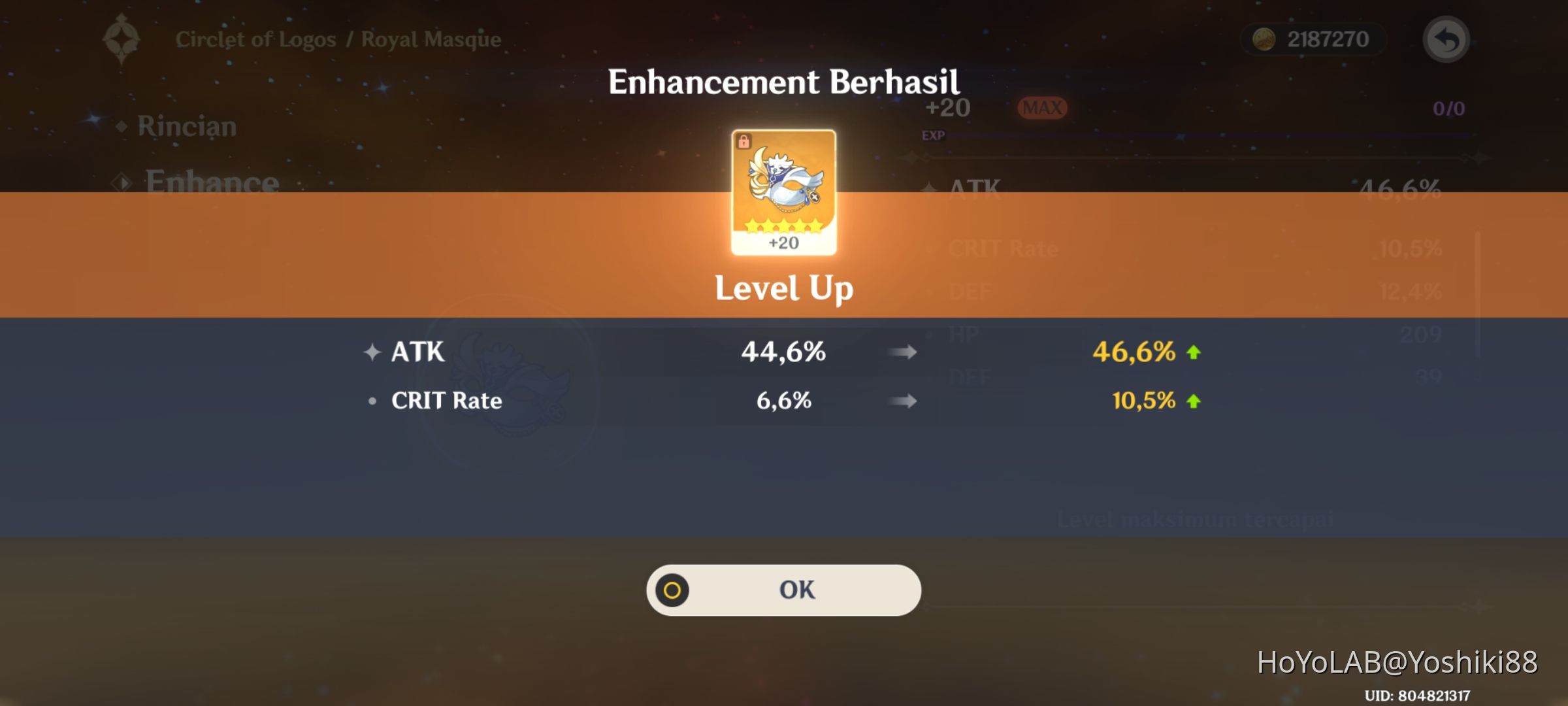This screenshot has height=706, width=1568.
Task: Click the lock icon on the artifact card
Action: (744, 141)
